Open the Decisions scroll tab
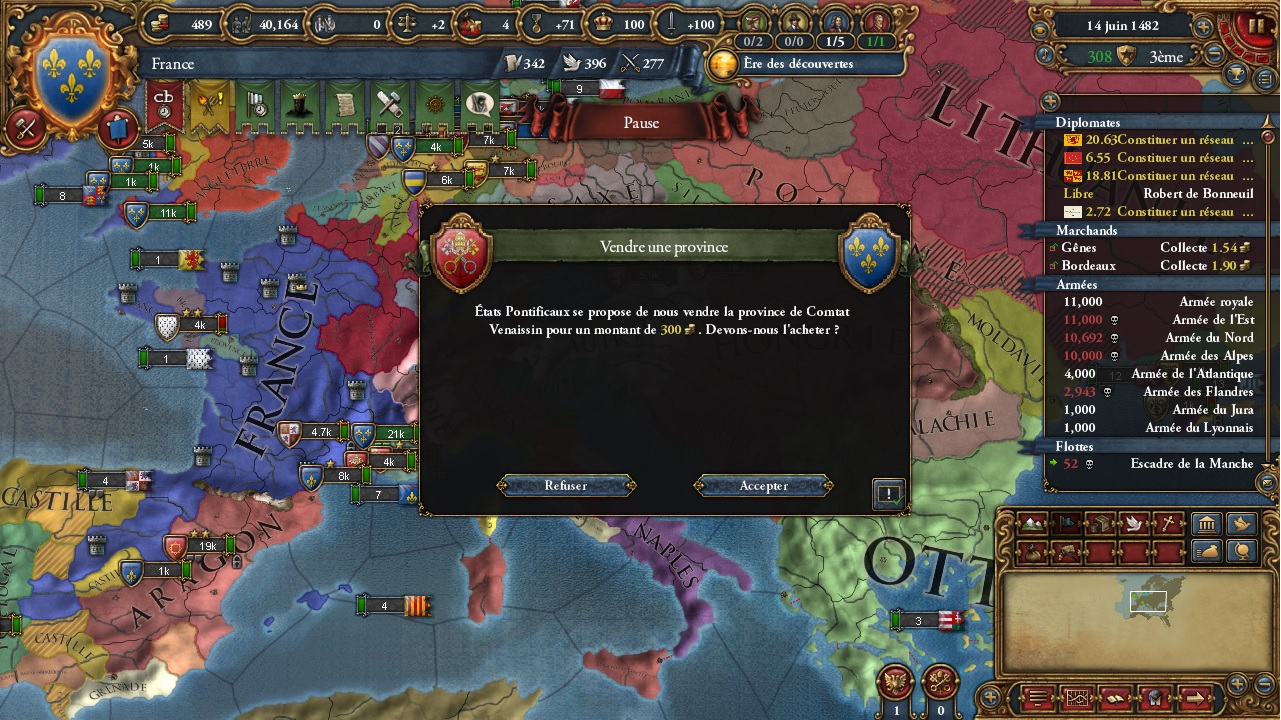Viewport: 1281px width, 720px height. 345,106
